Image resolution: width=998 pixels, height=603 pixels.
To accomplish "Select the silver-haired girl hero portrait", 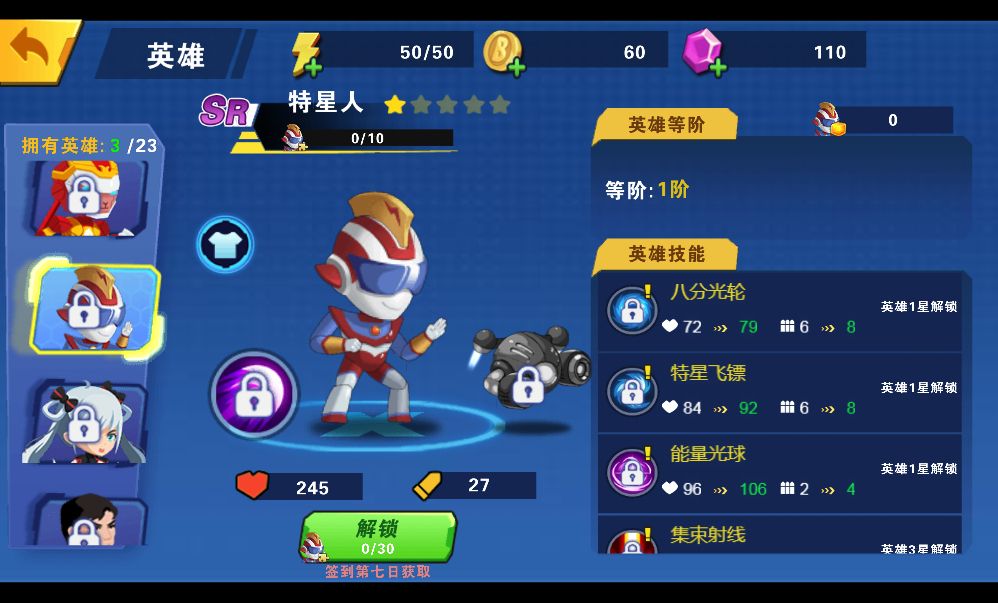I will [x=85, y=421].
